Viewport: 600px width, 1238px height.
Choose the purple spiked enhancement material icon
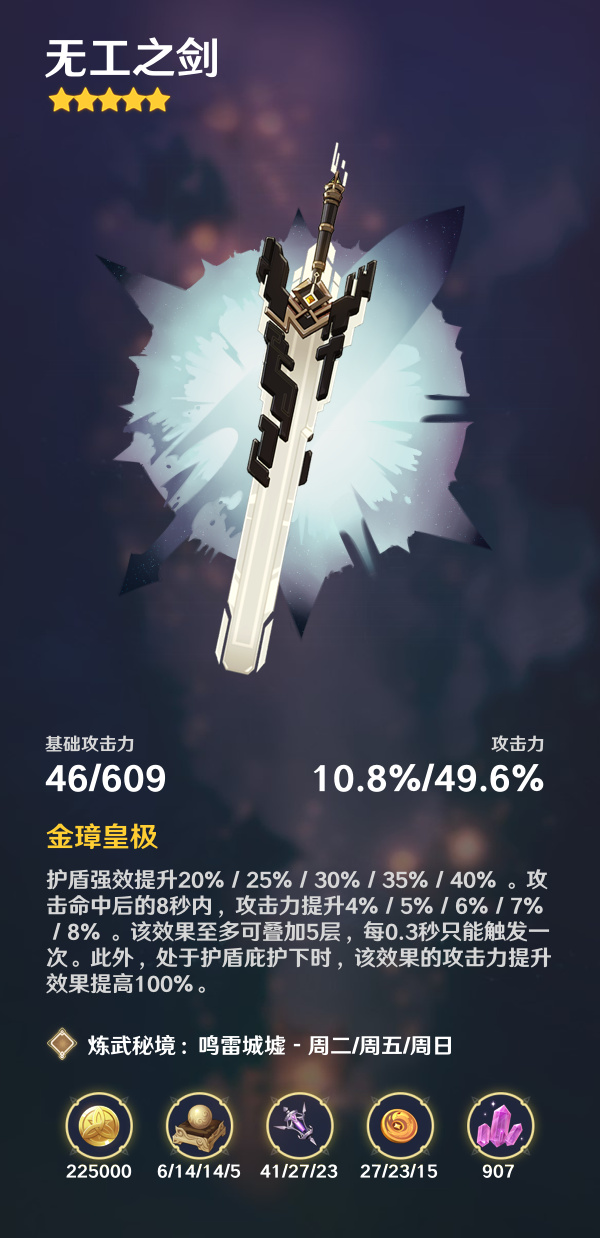299,1125
